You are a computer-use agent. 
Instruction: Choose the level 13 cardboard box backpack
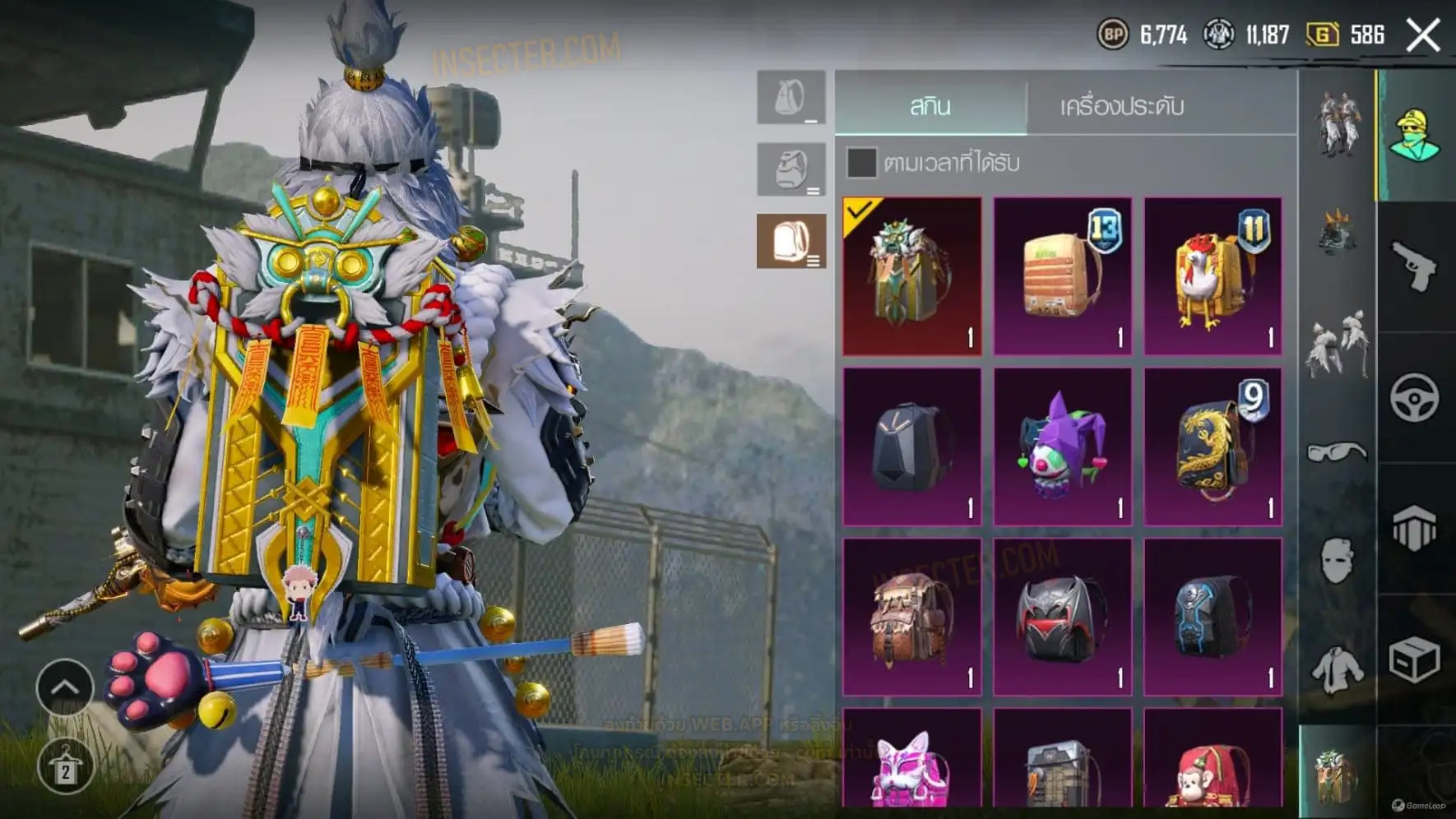point(1062,276)
